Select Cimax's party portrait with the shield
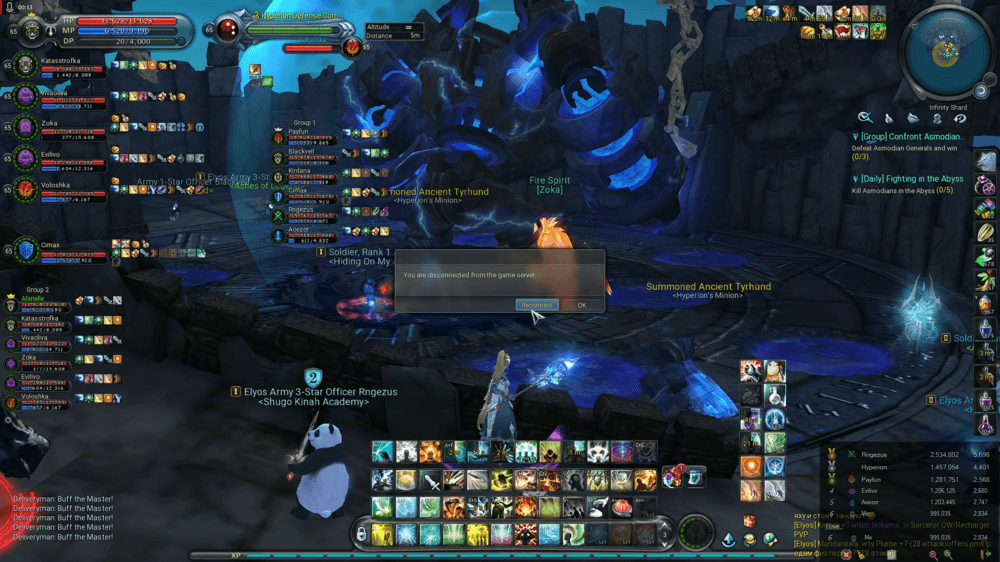 click(x=25, y=251)
